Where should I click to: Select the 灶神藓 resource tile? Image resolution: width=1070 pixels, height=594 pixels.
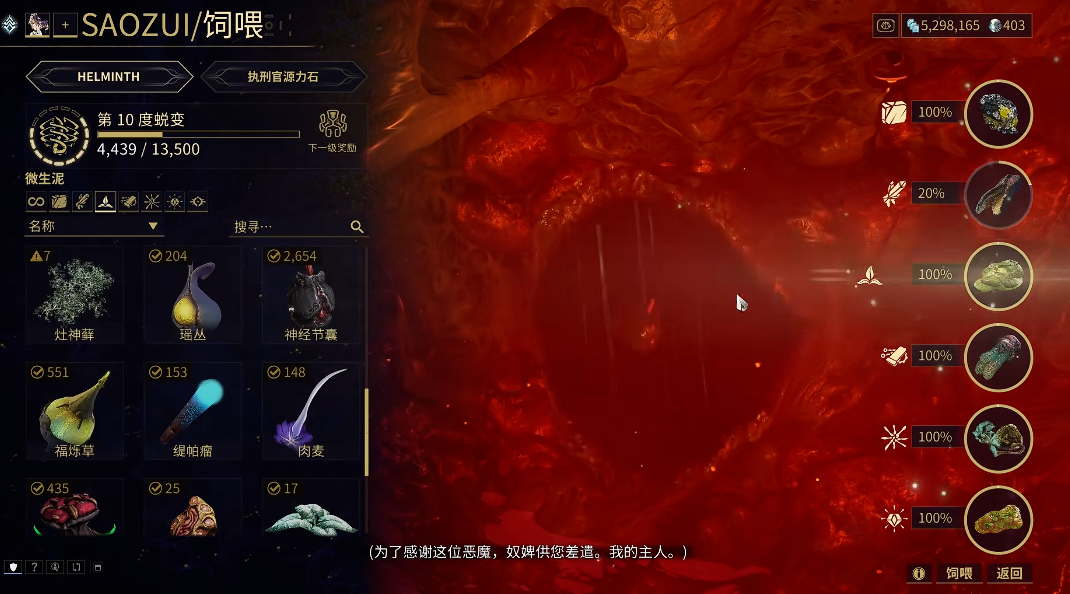tap(75, 295)
